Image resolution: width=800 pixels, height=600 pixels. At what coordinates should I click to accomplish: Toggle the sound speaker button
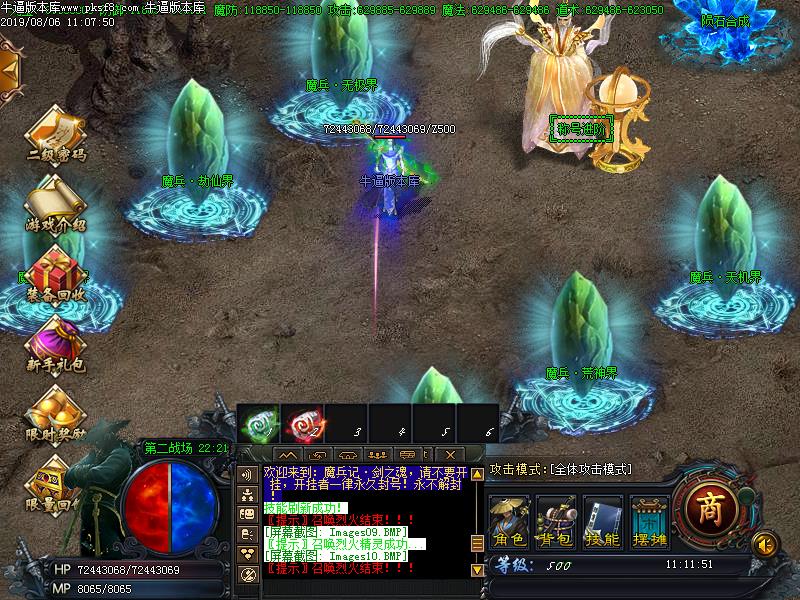(765, 544)
